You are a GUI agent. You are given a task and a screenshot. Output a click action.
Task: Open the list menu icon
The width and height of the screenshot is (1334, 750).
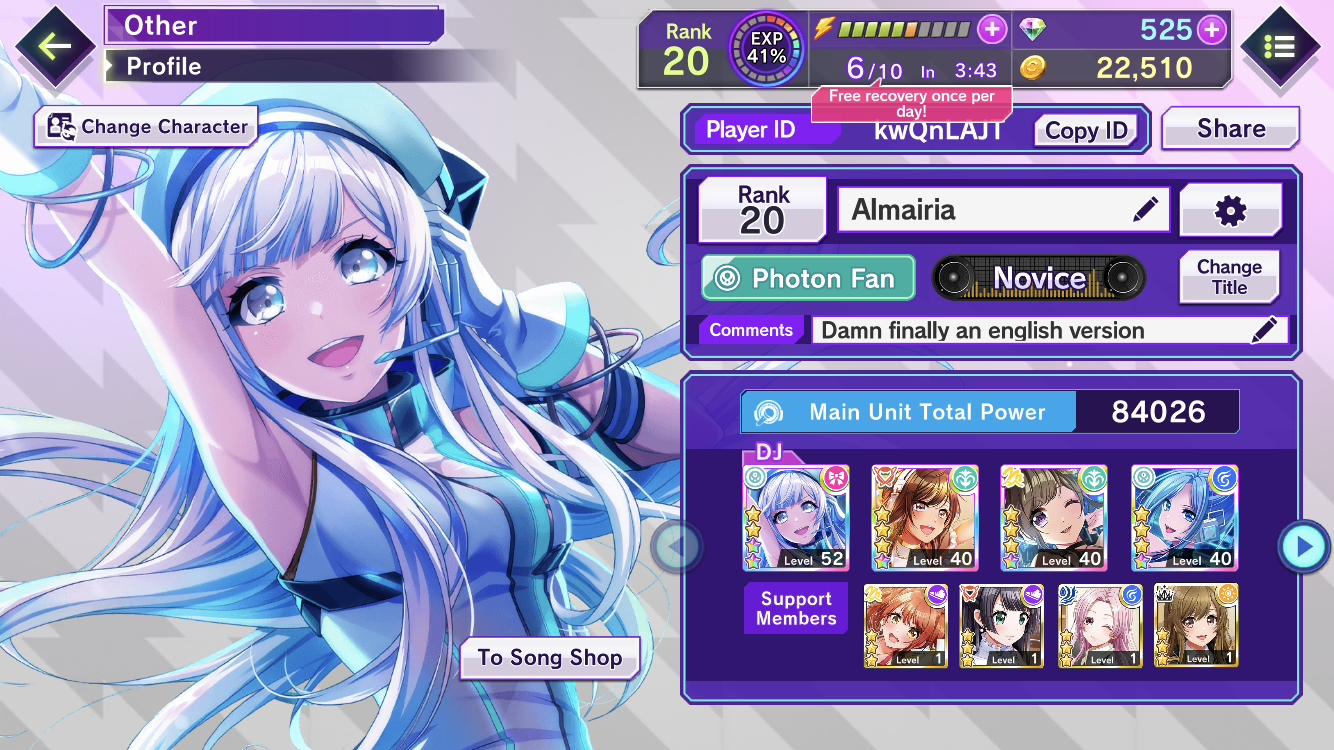coord(1279,46)
